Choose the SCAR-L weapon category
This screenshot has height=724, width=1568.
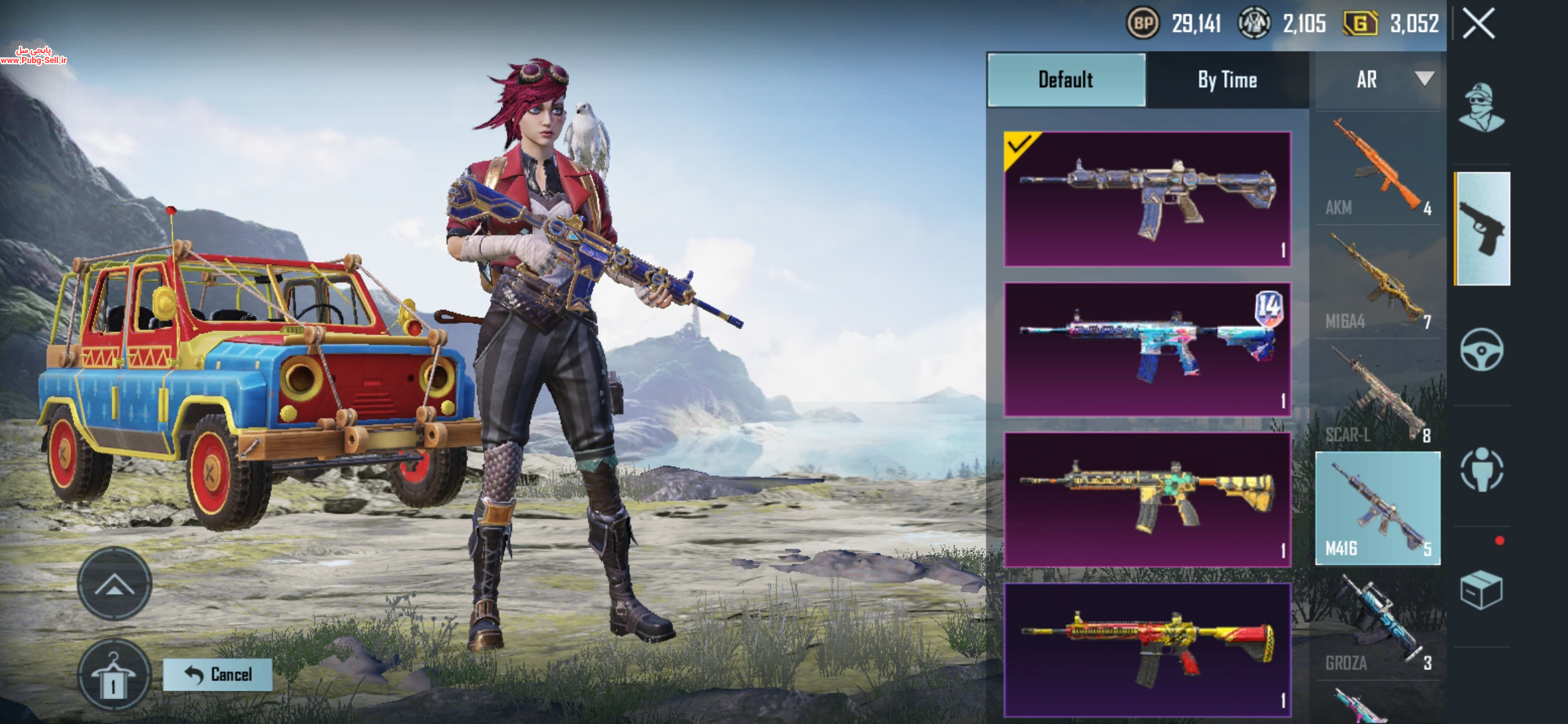pos(1377,397)
